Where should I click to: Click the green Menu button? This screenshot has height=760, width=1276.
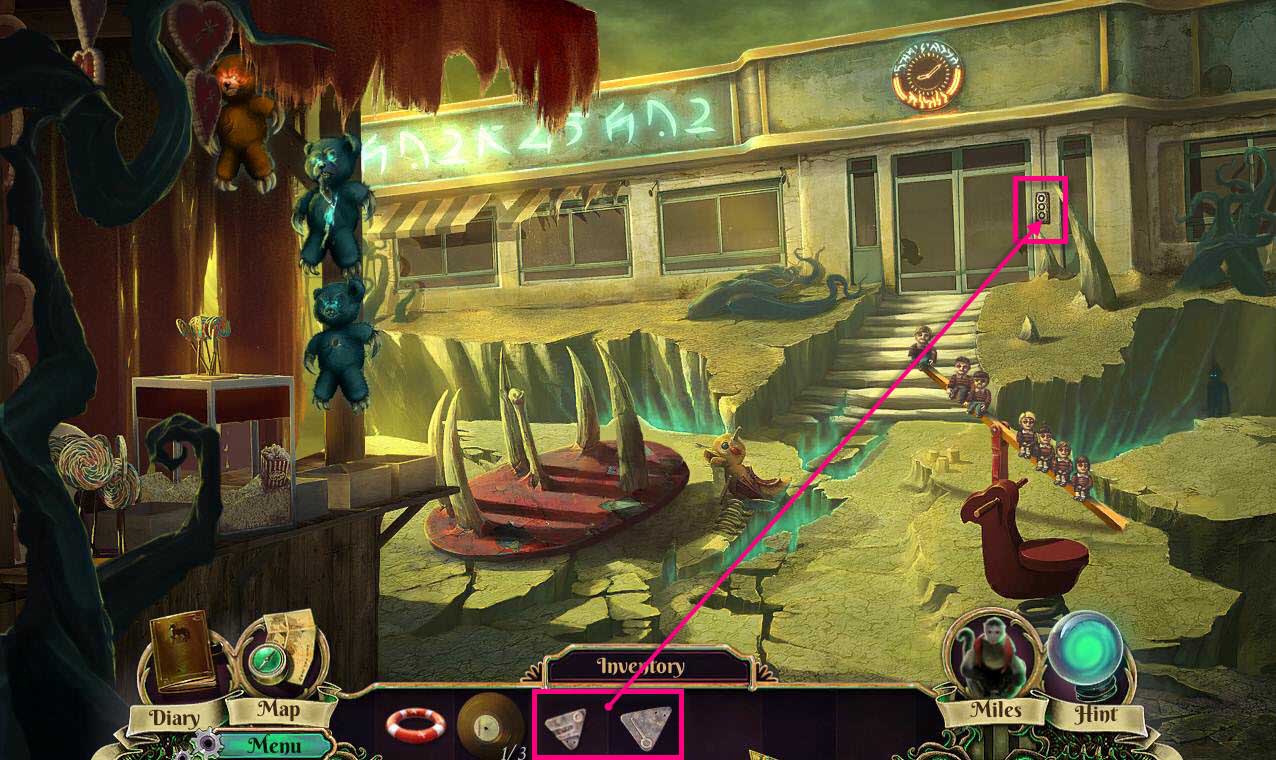(274, 745)
